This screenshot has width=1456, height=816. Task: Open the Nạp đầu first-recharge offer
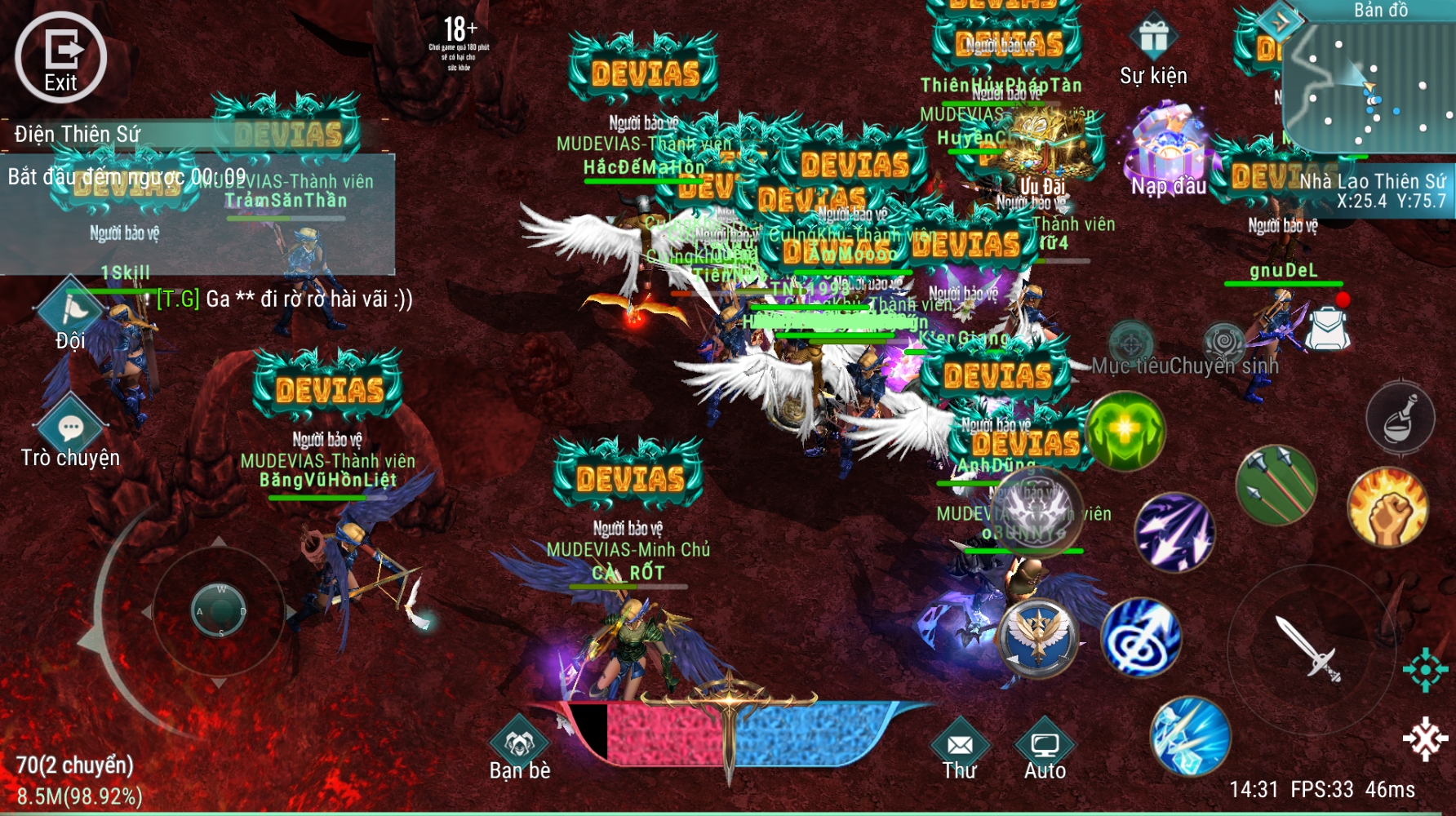click(1167, 147)
